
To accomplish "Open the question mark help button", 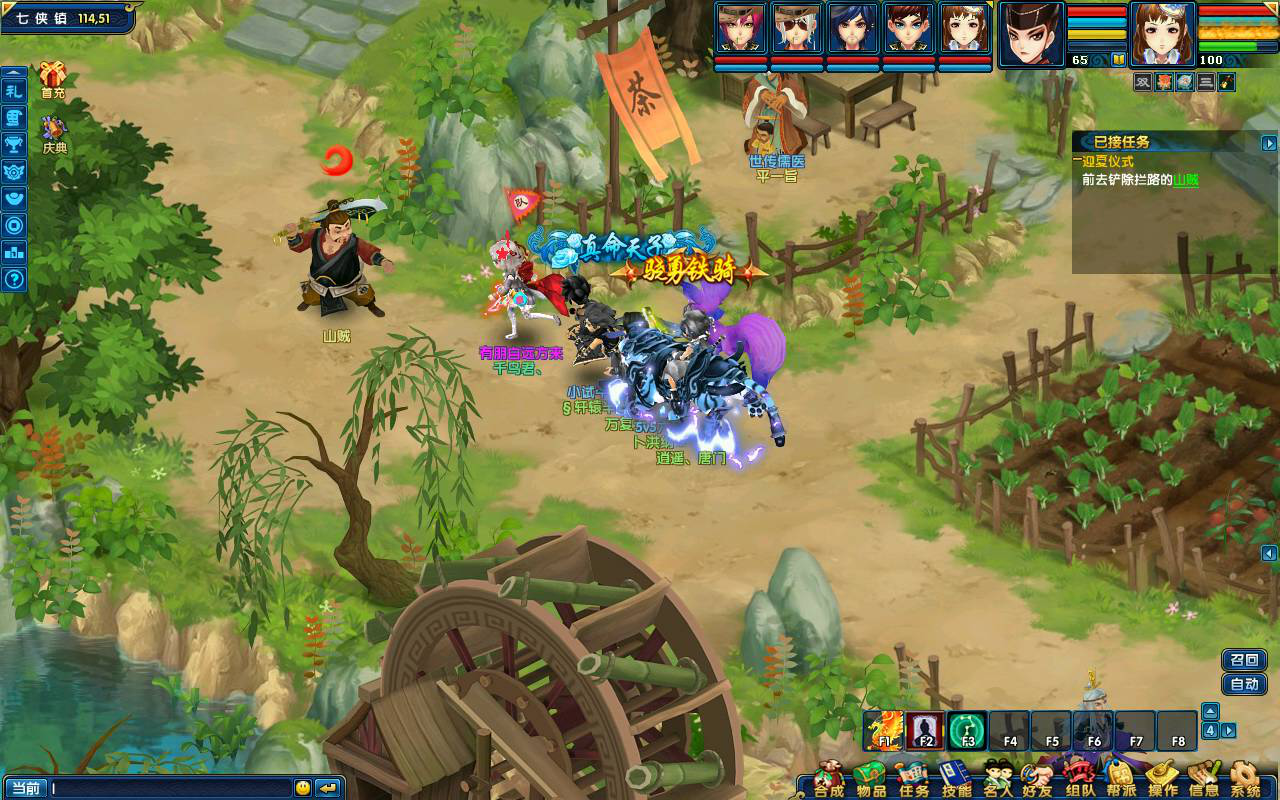I will tap(14, 279).
